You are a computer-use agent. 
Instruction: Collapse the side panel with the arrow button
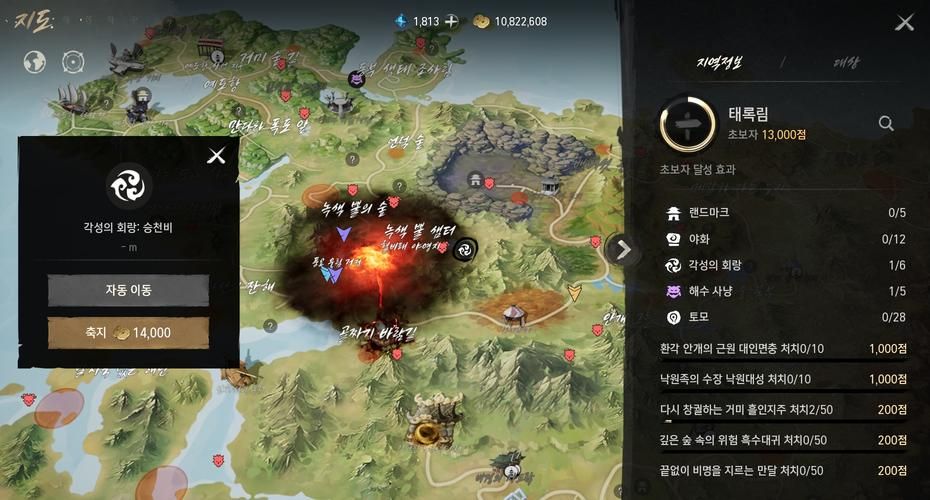pyautogui.click(x=623, y=249)
